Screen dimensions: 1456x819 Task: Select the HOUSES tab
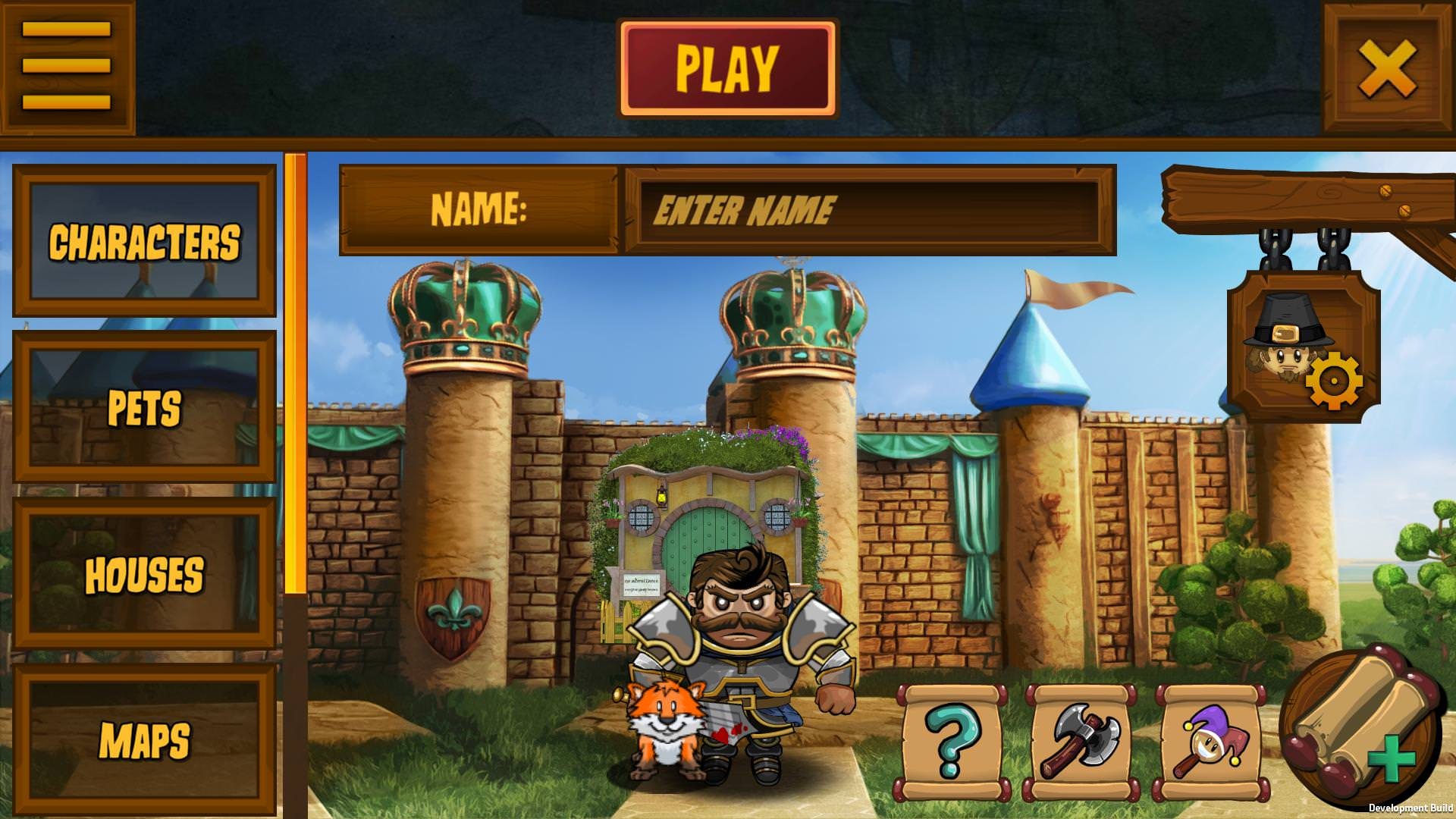(146, 574)
